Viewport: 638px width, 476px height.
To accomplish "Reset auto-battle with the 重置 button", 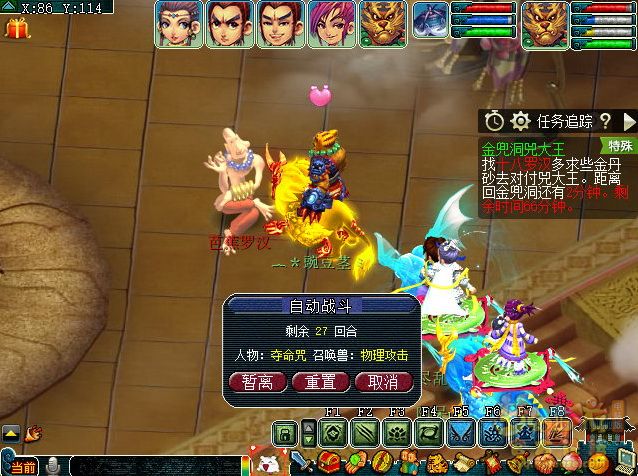I will click(320, 381).
